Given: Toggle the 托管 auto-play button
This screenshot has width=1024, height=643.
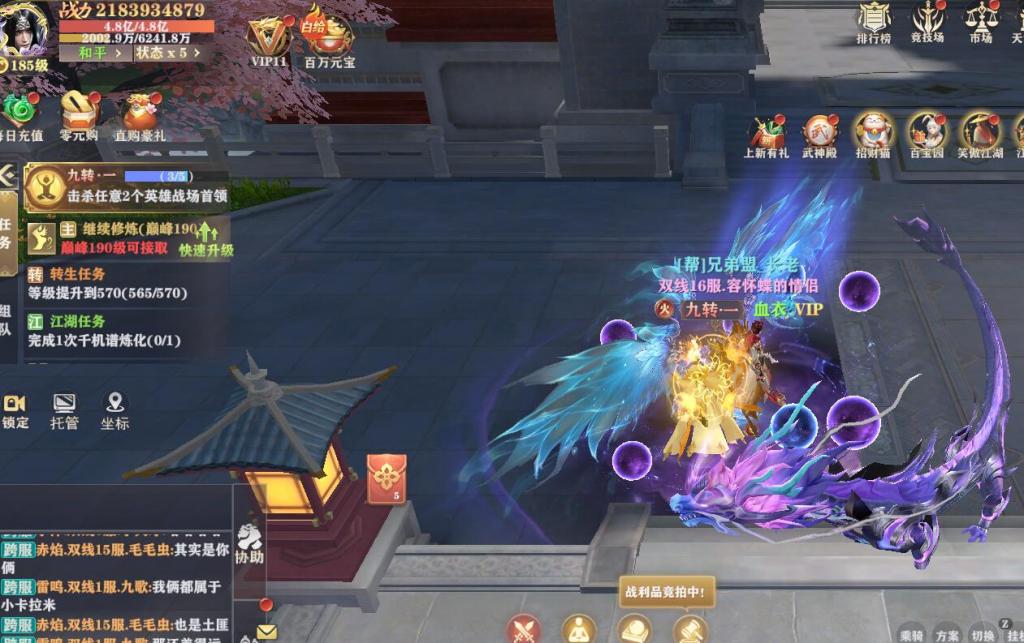Looking at the screenshot, I should coord(64,410).
